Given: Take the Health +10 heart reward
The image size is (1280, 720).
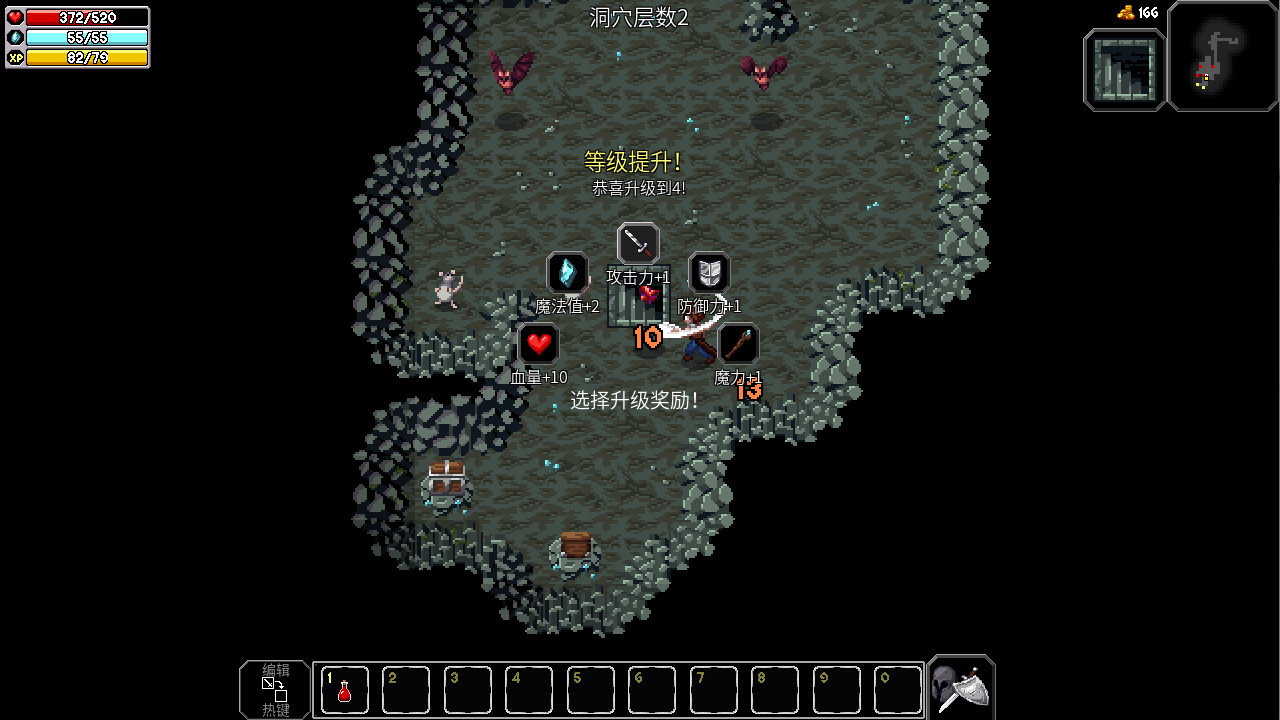Looking at the screenshot, I should point(539,344).
